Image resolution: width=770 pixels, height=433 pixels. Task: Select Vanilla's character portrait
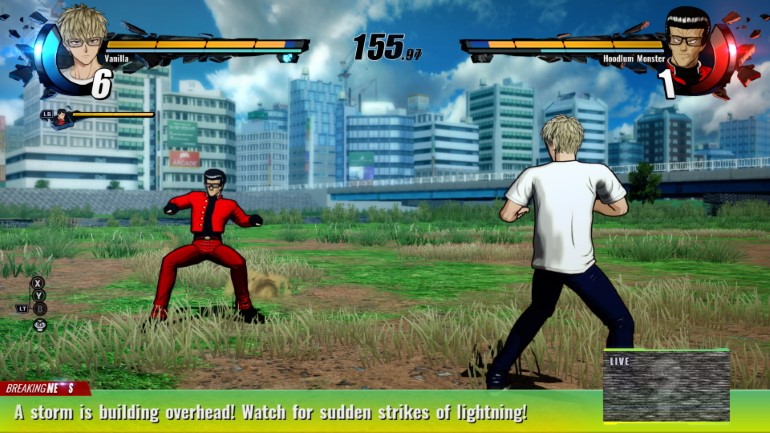[x=83, y=37]
